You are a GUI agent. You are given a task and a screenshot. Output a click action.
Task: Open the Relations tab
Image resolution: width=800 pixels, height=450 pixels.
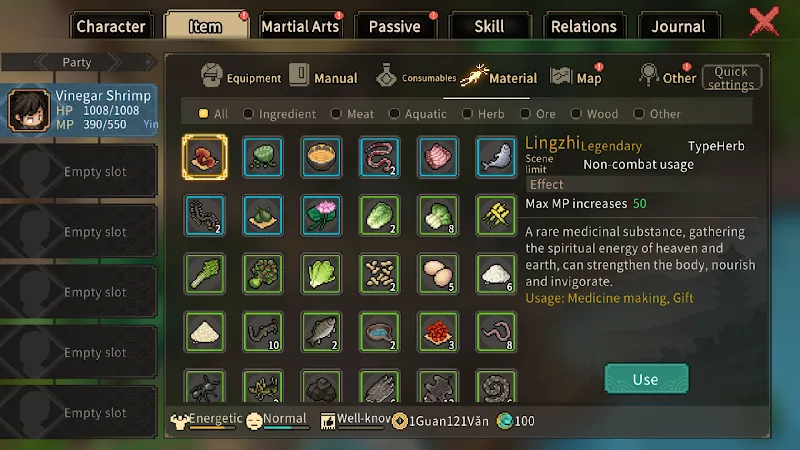583,27
